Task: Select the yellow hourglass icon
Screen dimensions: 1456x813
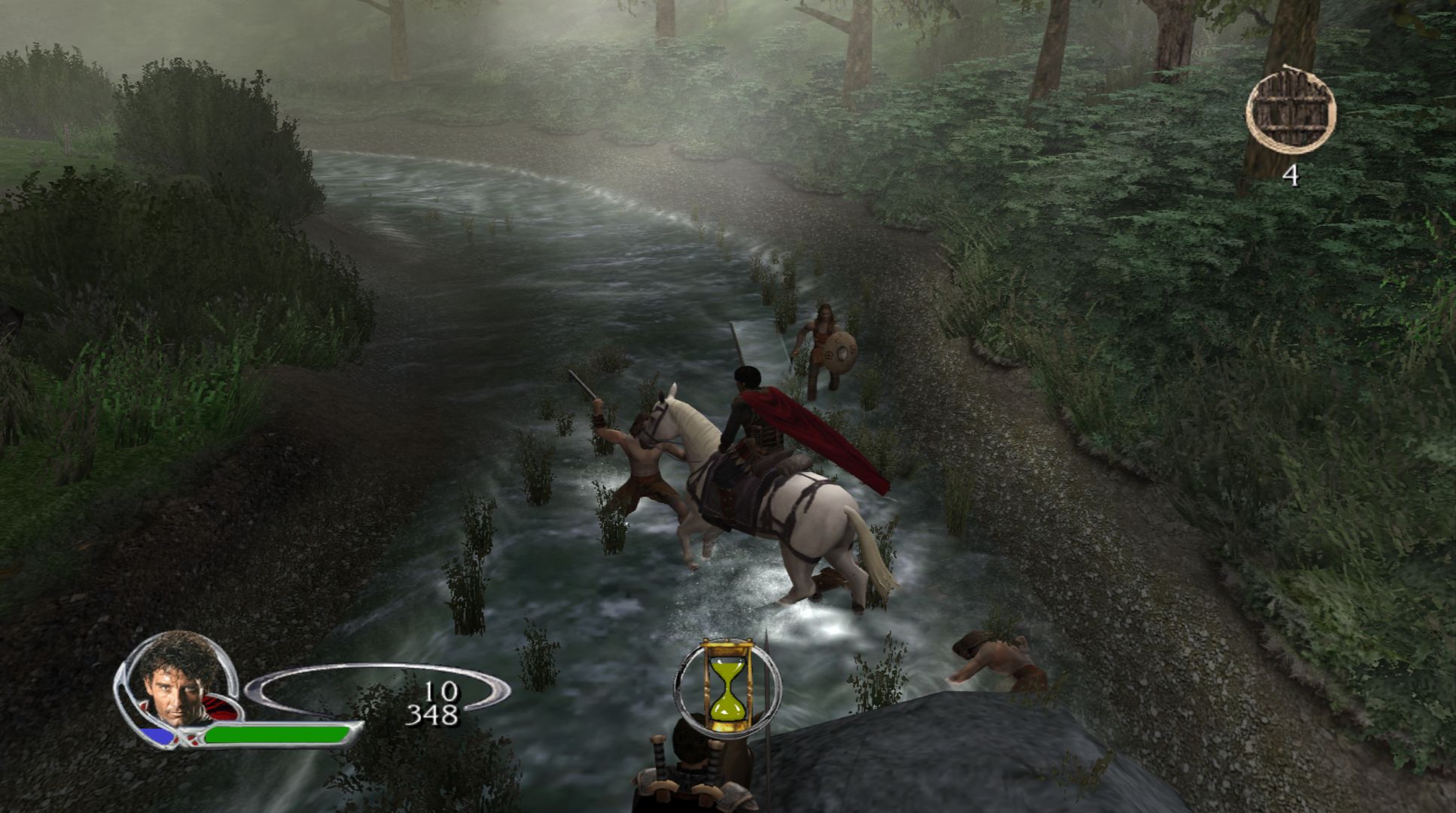Action: (x=727, y=687)
